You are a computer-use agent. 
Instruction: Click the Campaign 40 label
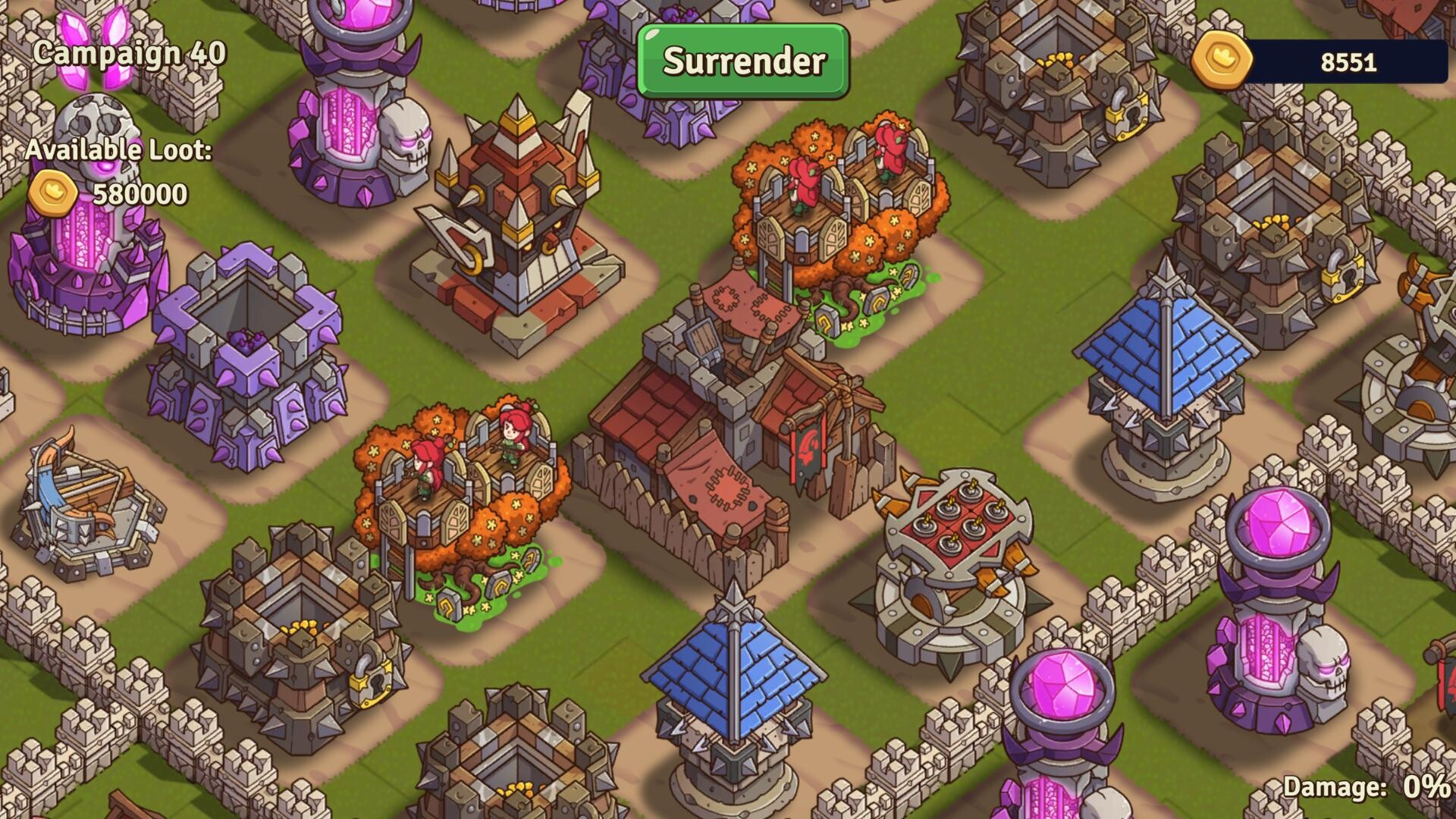coord(129,53)
